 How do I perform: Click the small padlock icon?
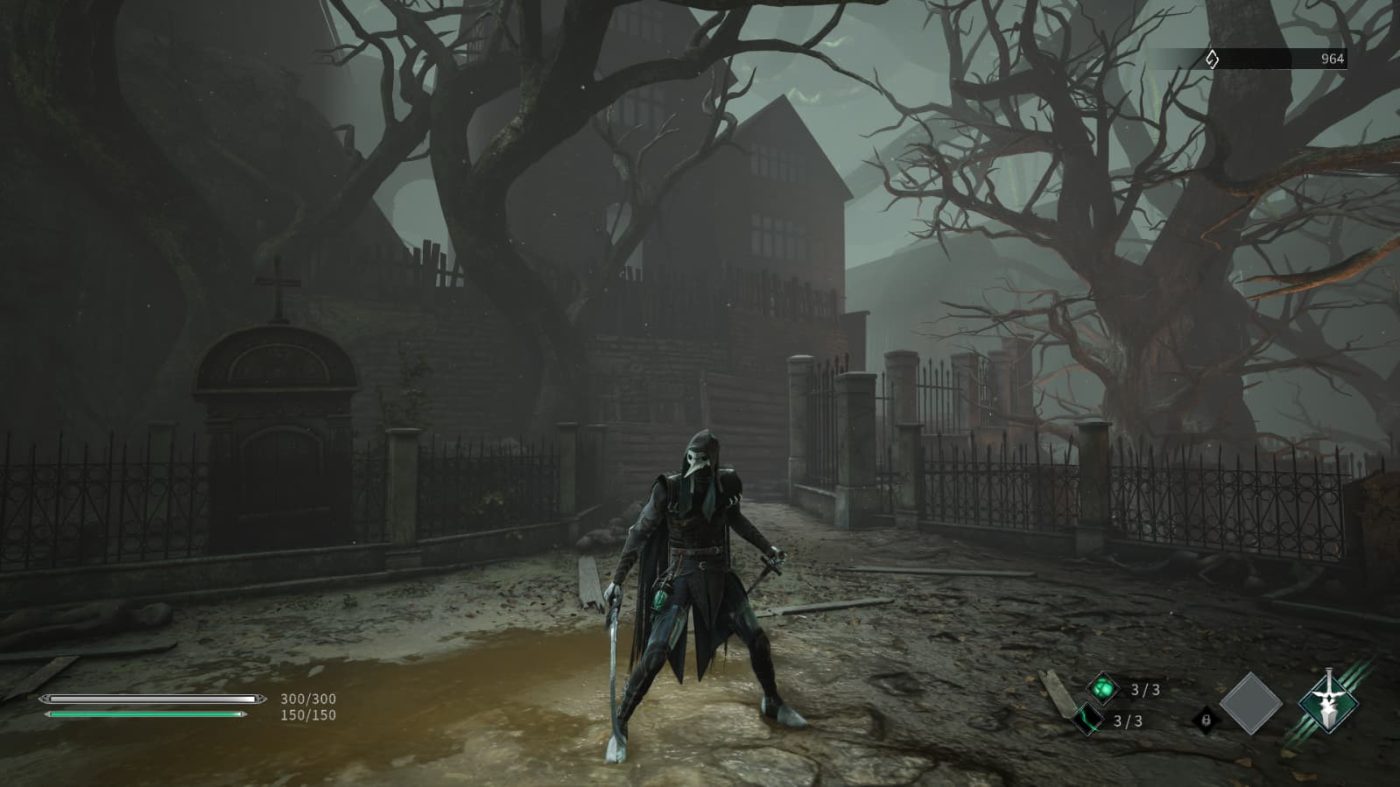point(1206,720)
